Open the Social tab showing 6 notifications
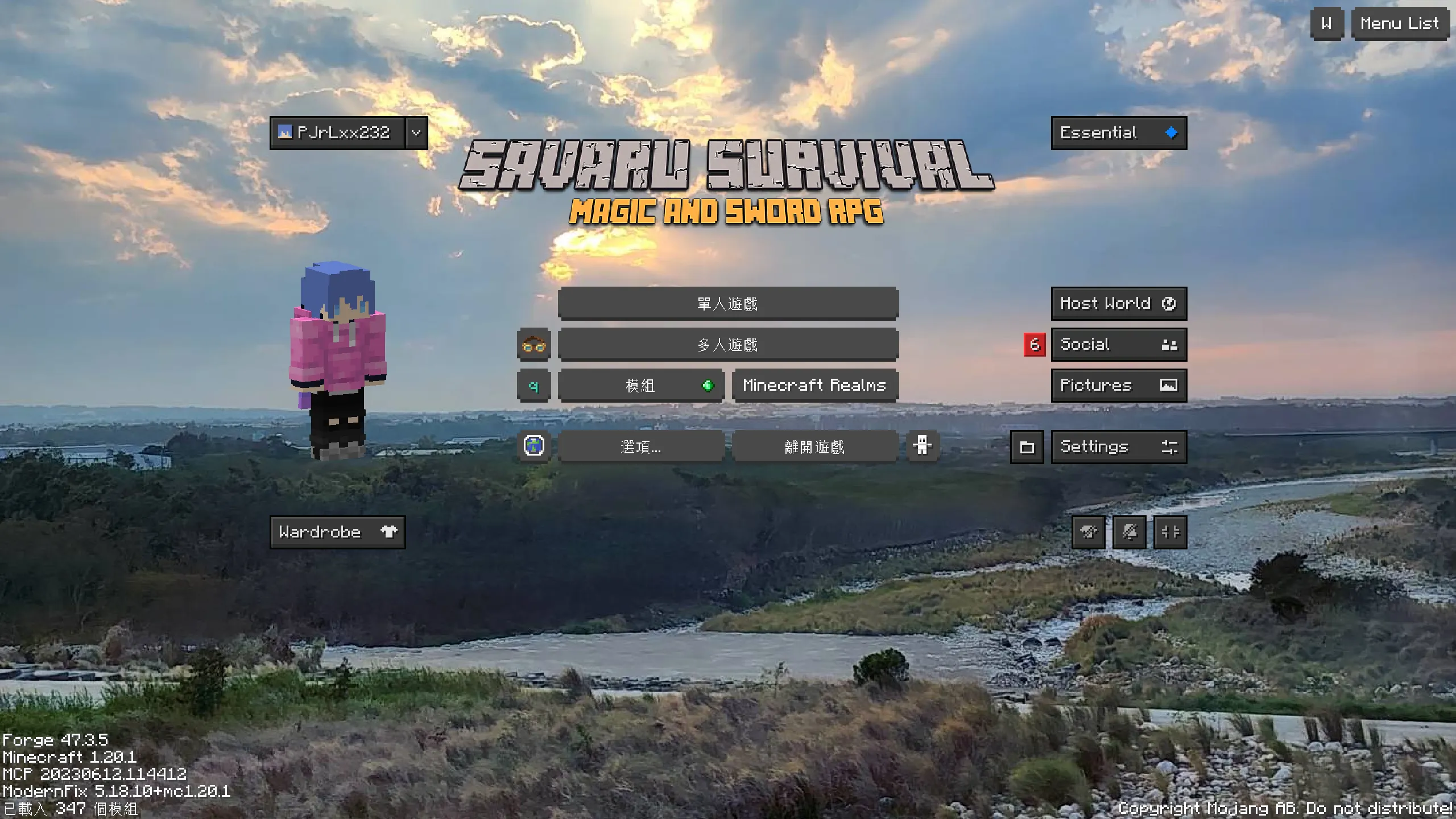Screen dimensions: 1456x819 [1118, 344]
